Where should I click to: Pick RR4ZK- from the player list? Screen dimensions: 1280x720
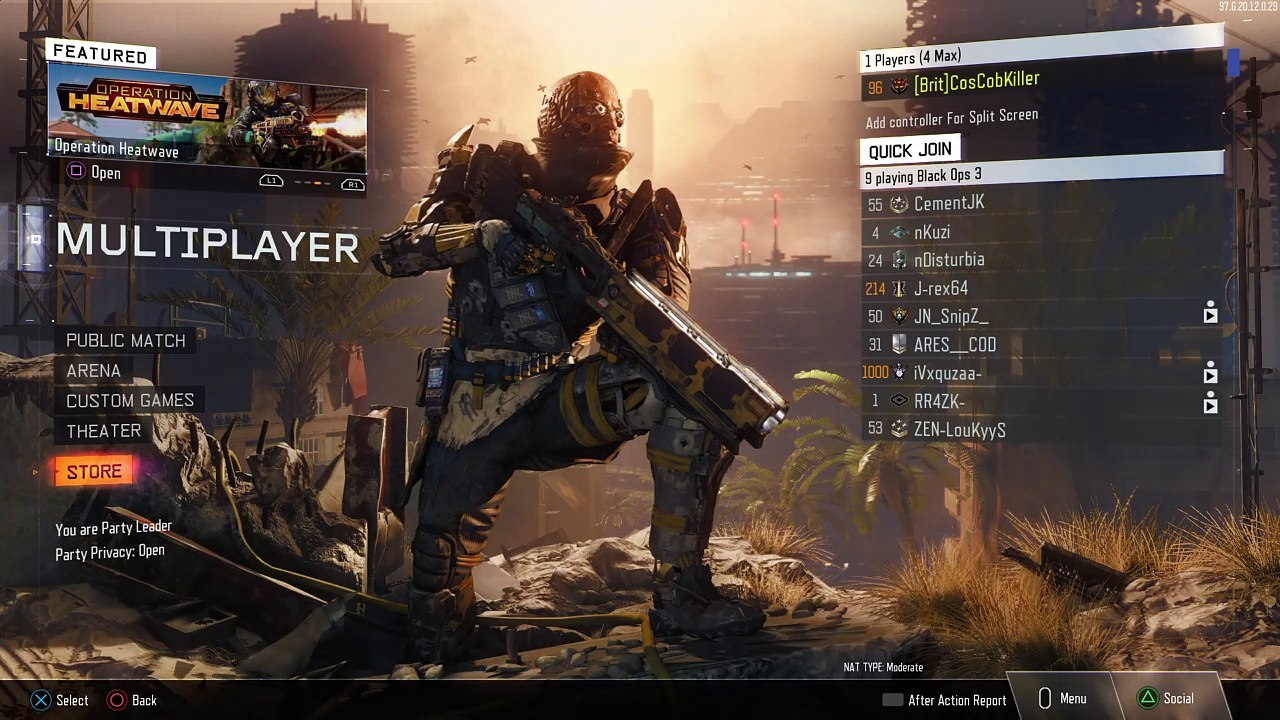point(938,401)
